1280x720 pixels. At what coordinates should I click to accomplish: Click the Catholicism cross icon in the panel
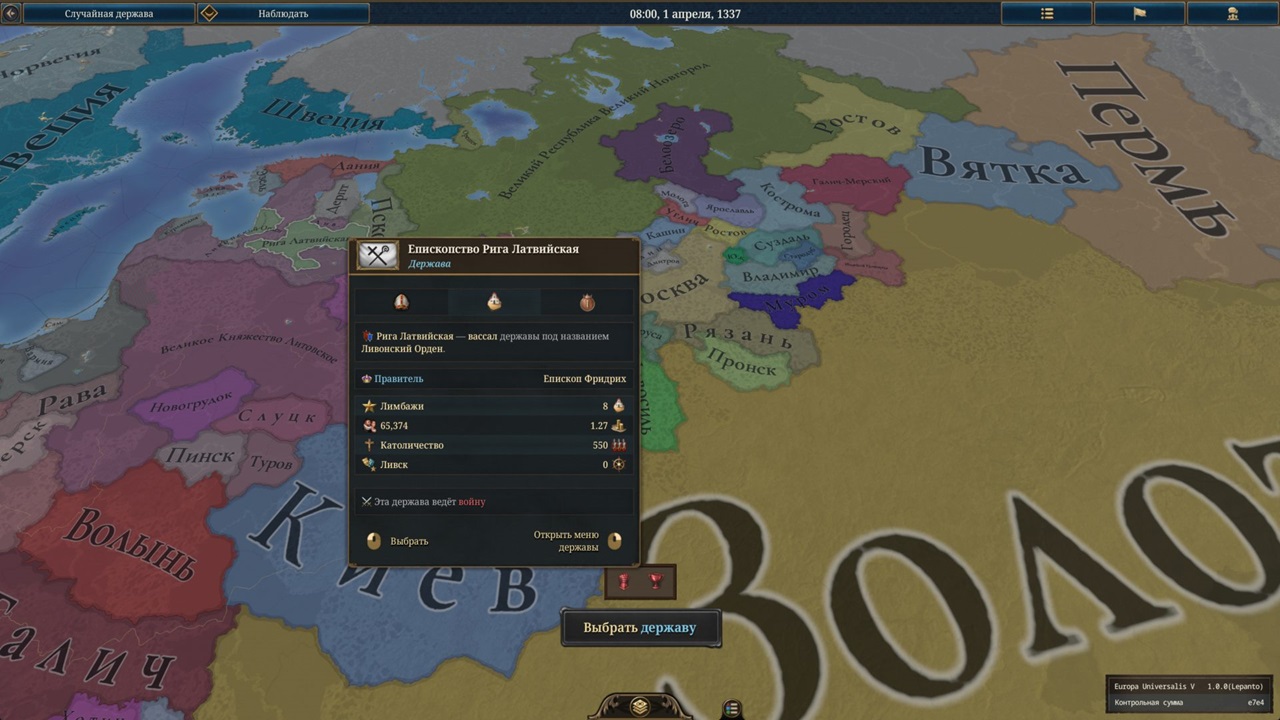point(371,444)
